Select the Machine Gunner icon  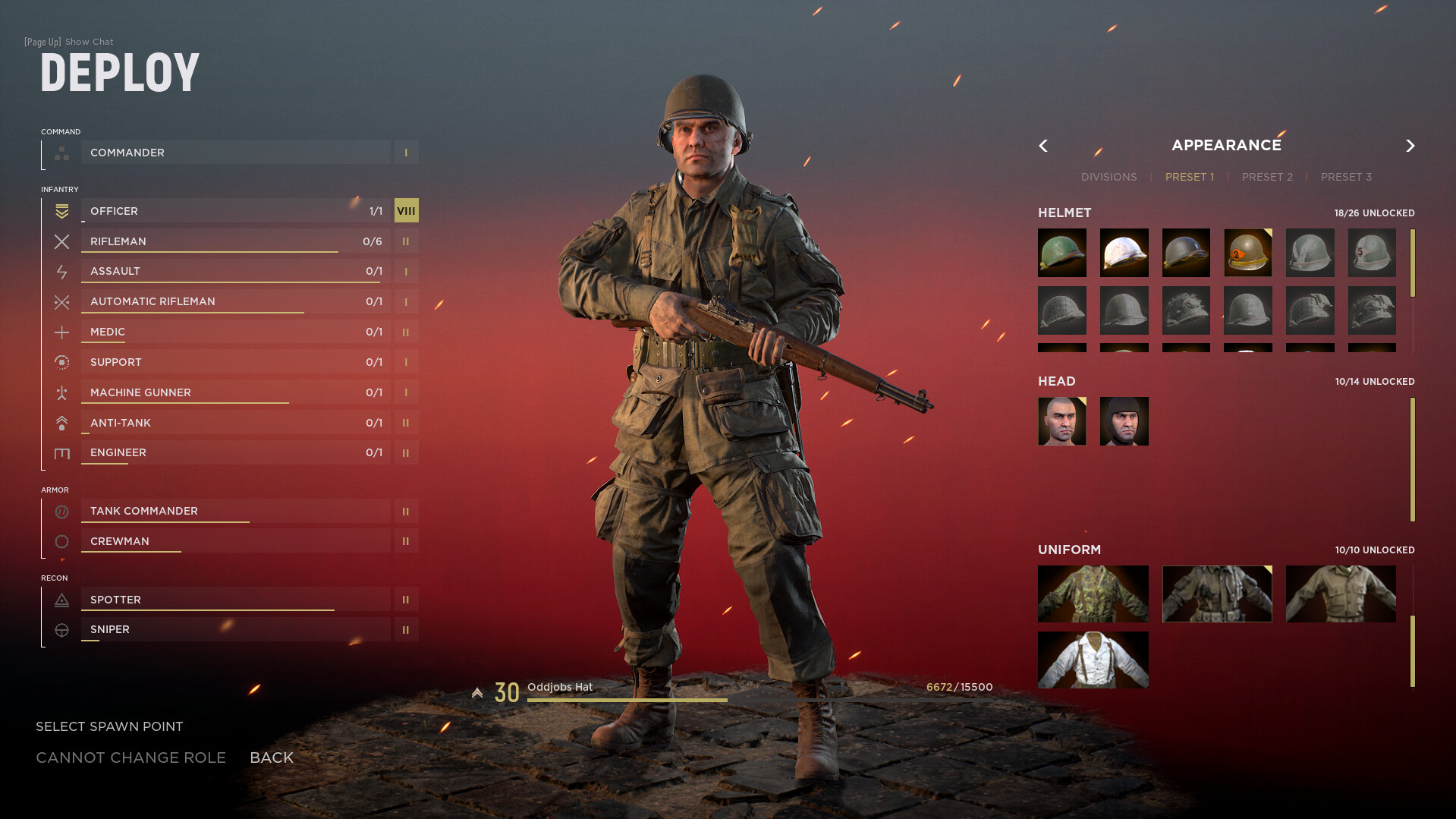click(x=61, y=392)
